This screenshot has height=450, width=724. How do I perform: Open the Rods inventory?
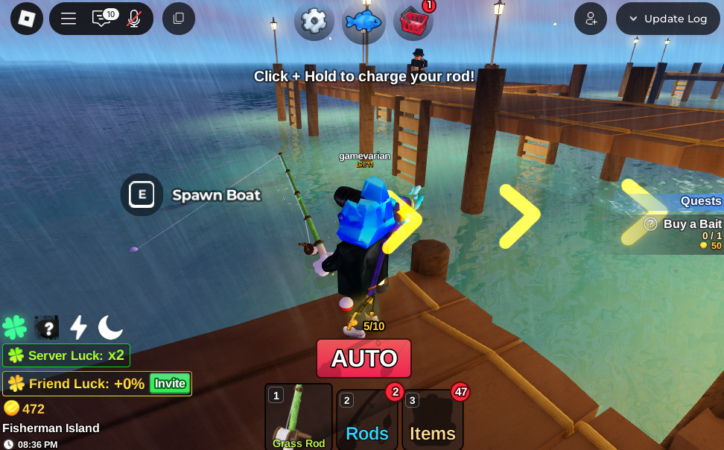click(x=367, y=422)
